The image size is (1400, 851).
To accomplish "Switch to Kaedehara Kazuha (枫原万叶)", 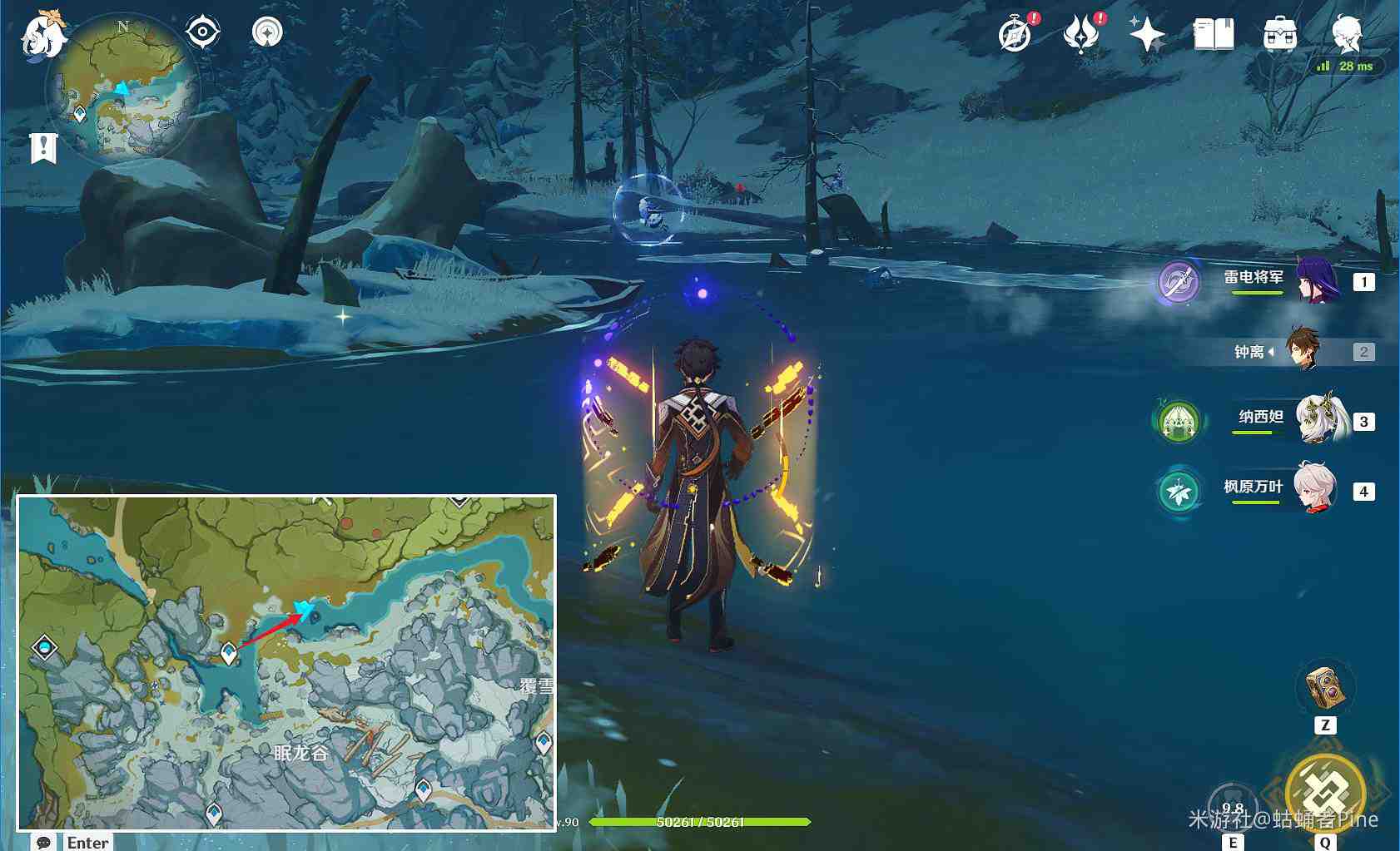I will pos(1315,490).
